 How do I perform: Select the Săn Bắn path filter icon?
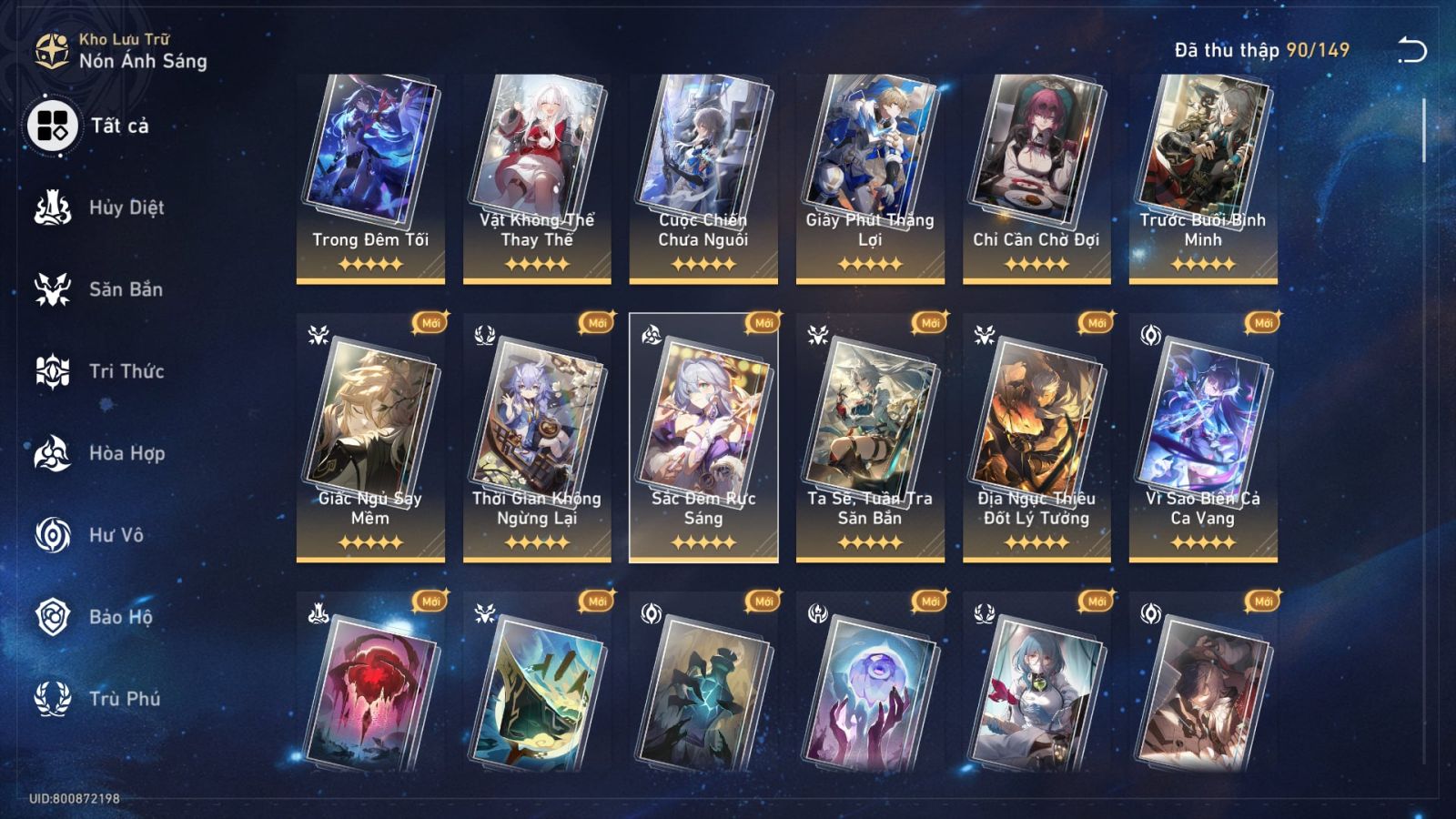point(53,289)
